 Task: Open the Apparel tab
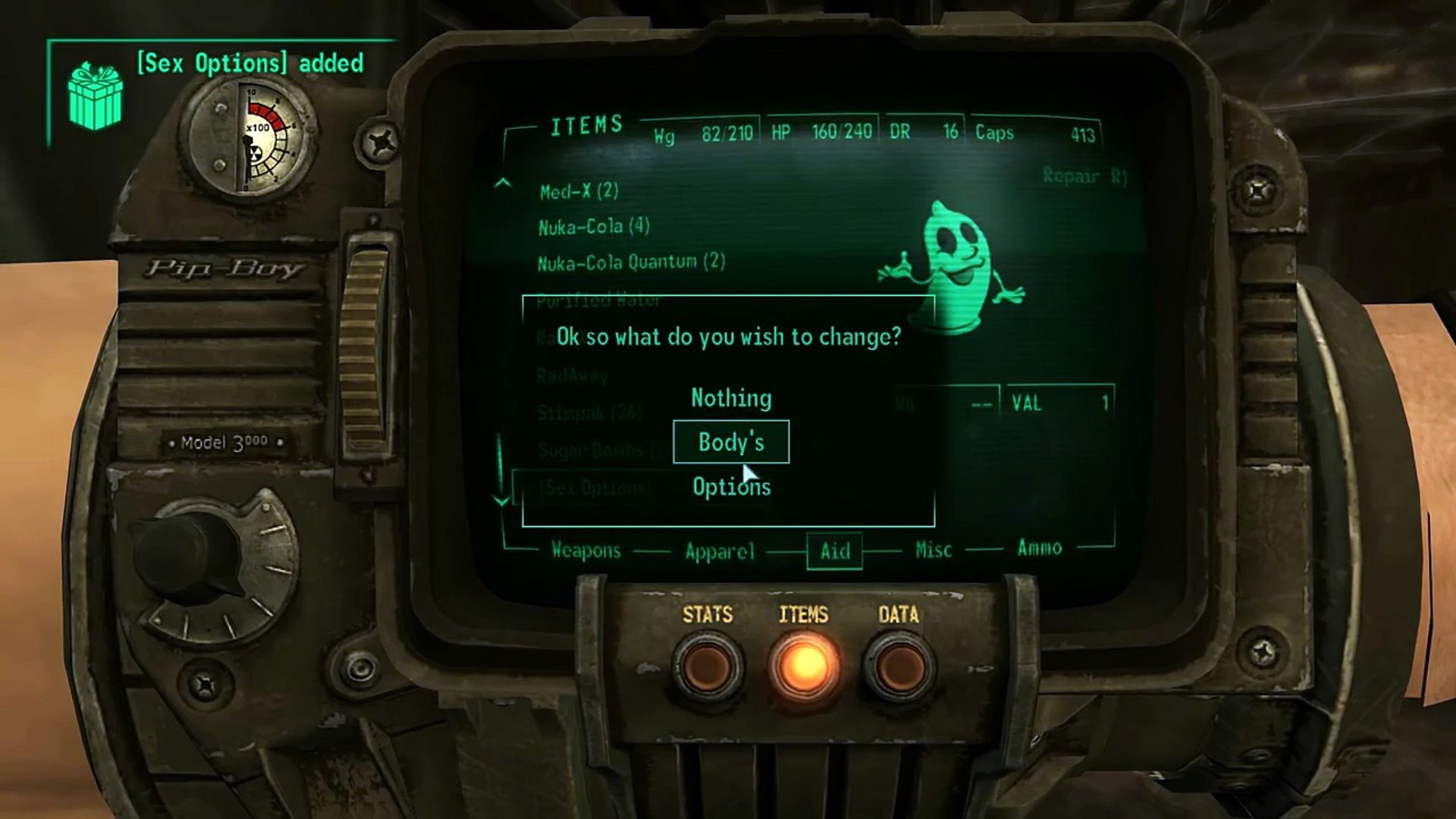click(x=720, y=551)
